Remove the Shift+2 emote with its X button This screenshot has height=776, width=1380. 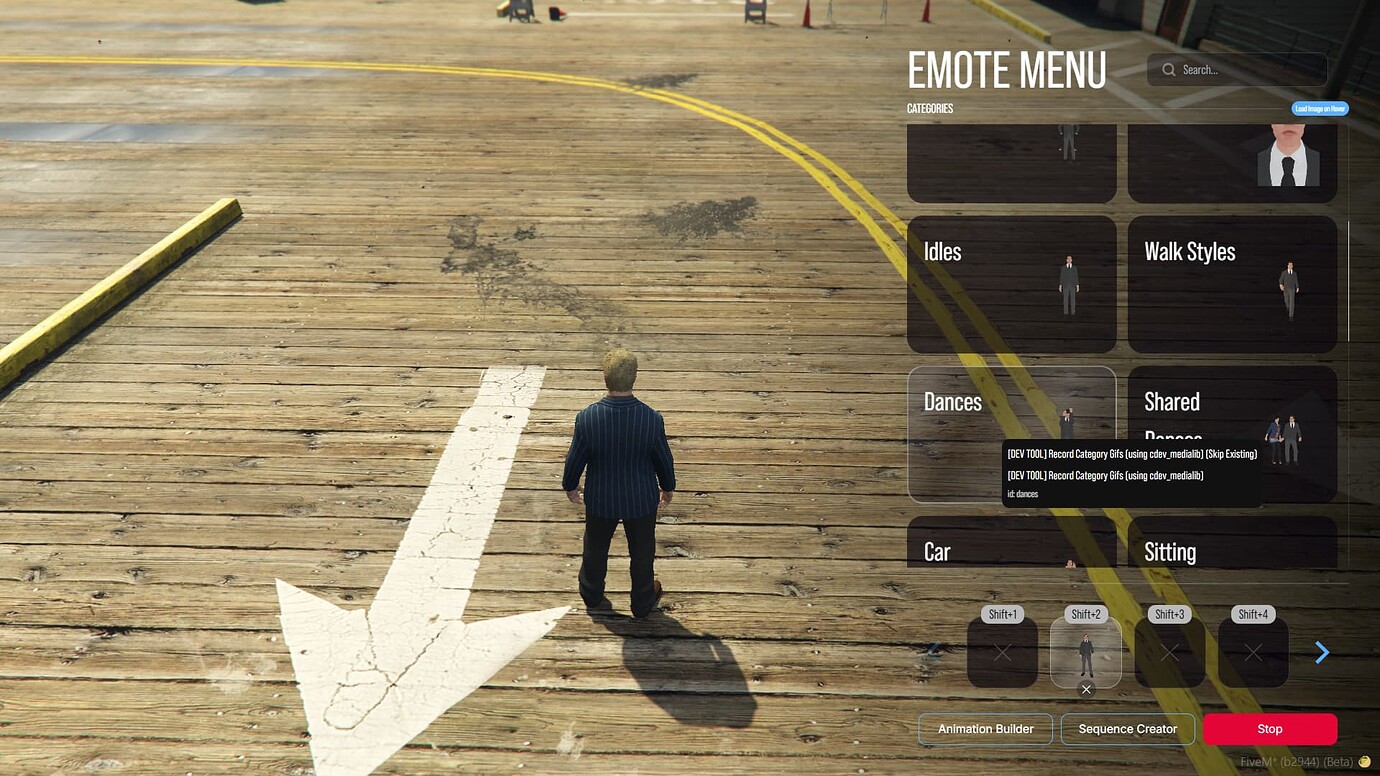click(1086, 689)
